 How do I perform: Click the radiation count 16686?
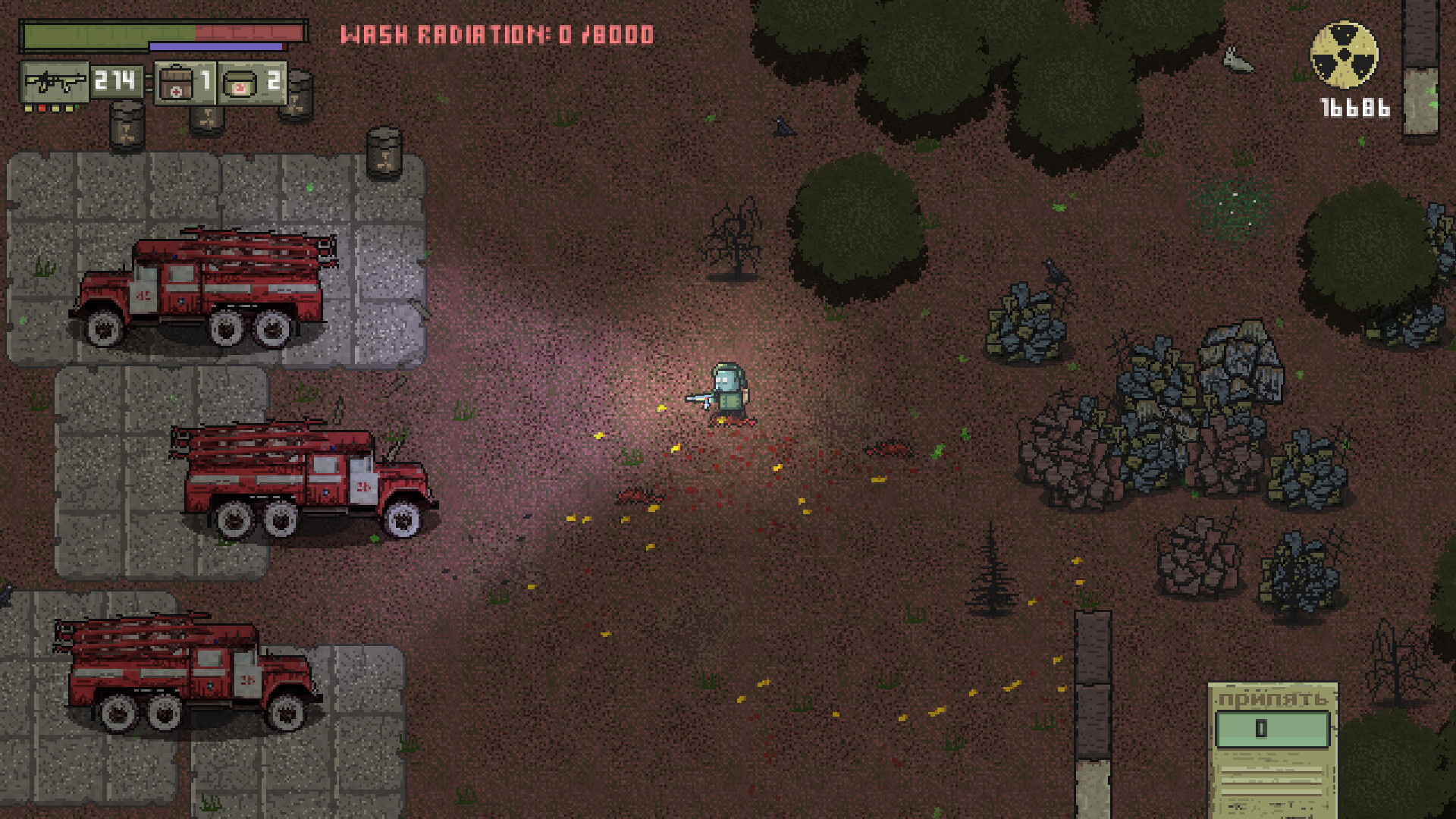[x=1356, y=106]
